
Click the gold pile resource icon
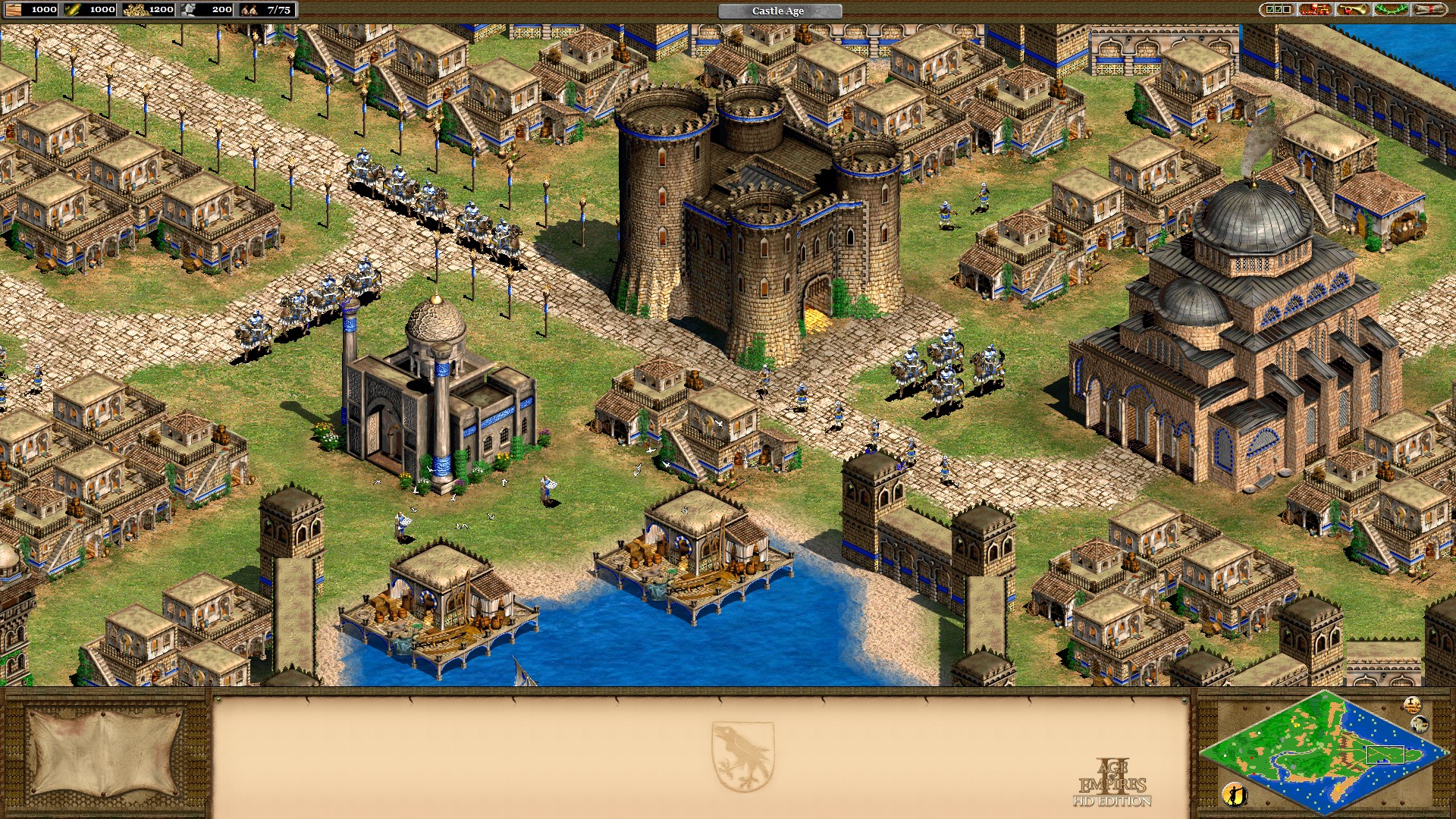(136, 10)
